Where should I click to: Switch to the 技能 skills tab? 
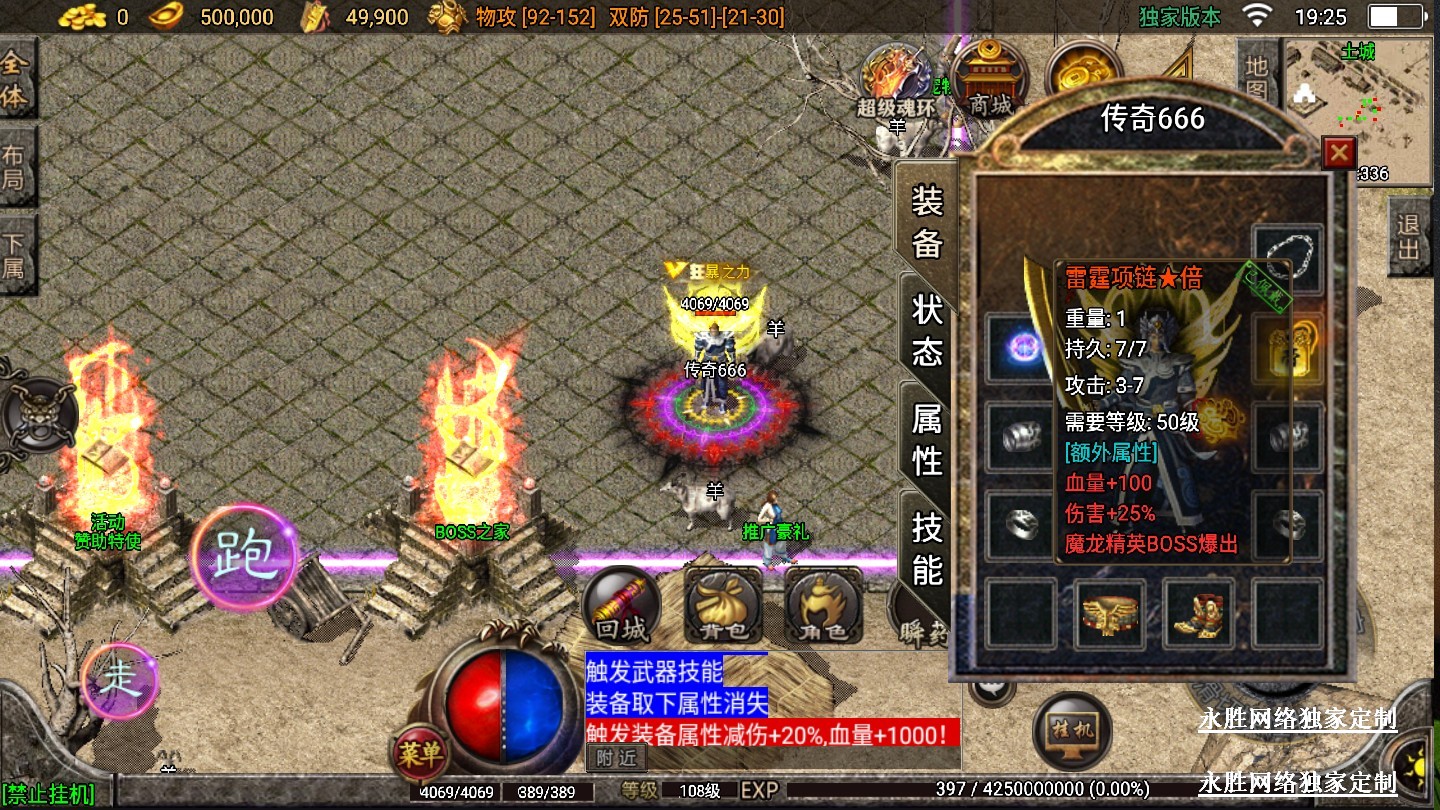(927, 548)
